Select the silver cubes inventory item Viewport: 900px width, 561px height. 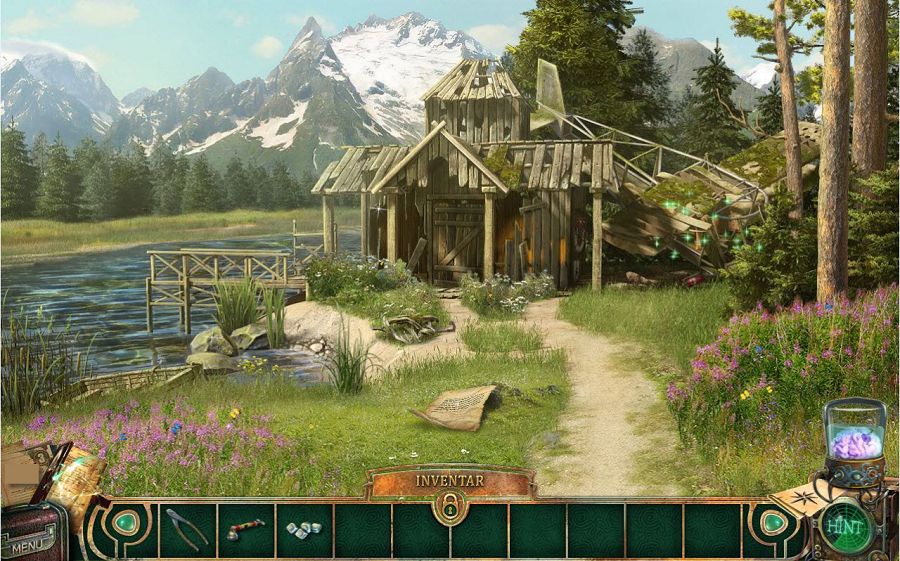tap(303, 529)
